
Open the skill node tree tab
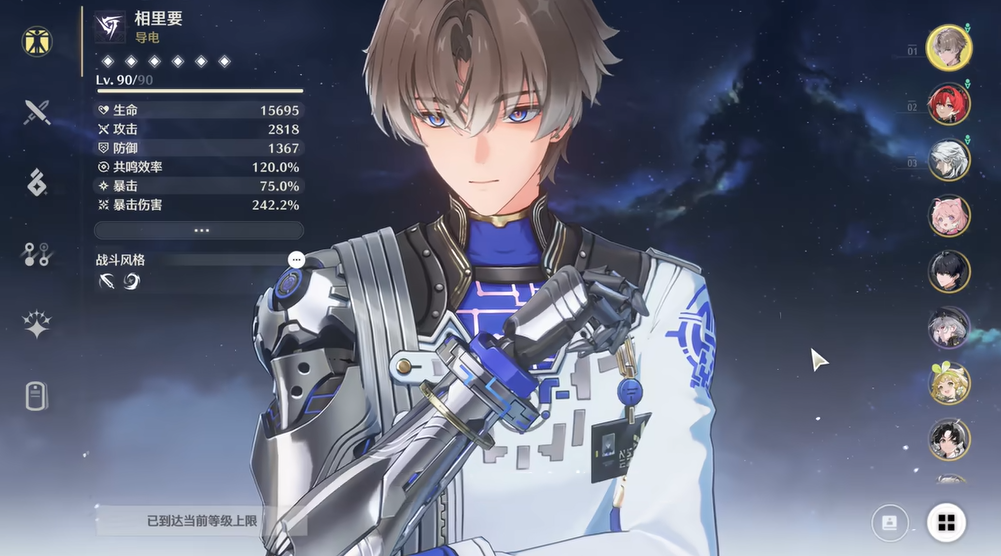(x=37, y=254)
